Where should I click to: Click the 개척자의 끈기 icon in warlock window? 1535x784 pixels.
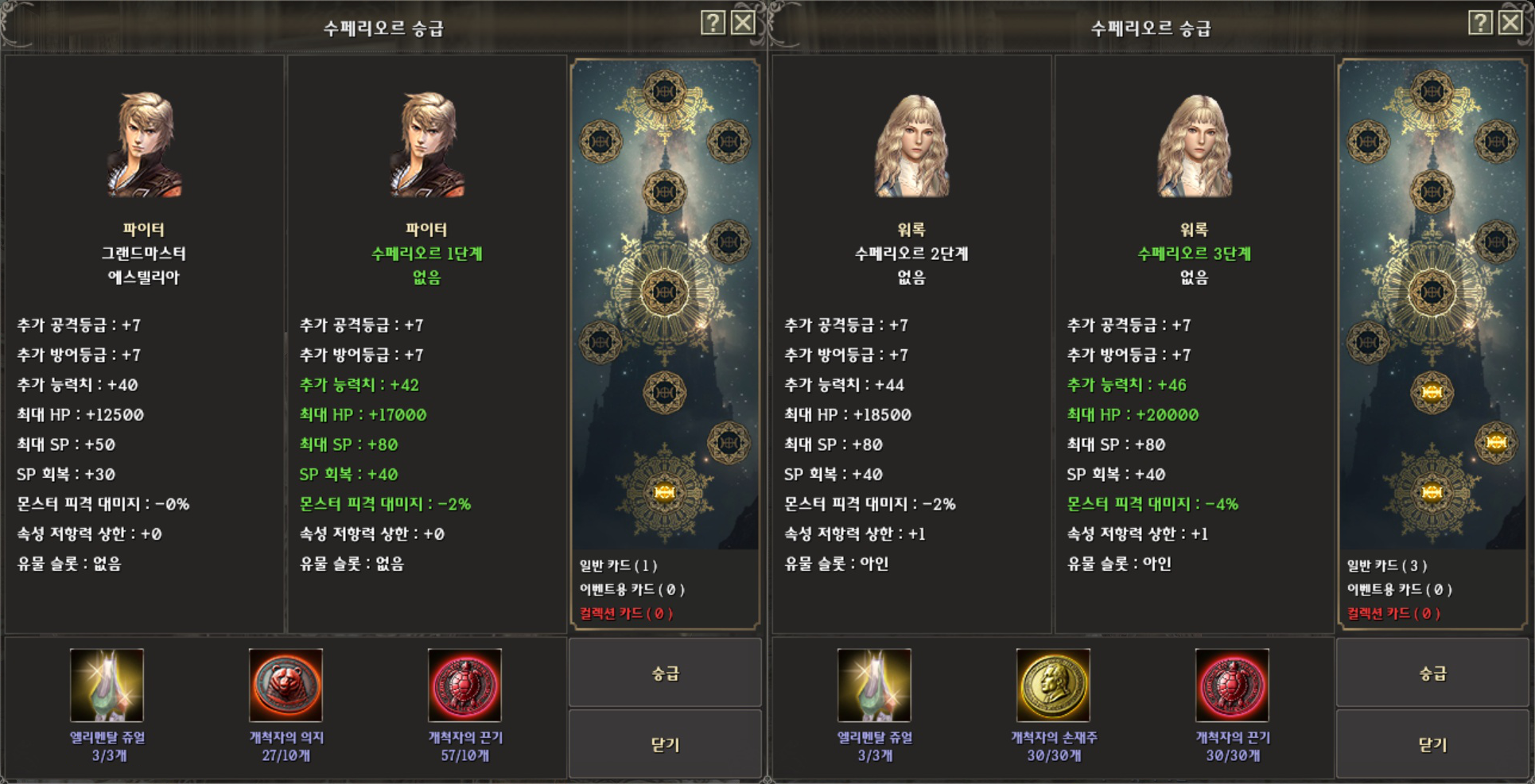click(1234, 685)
